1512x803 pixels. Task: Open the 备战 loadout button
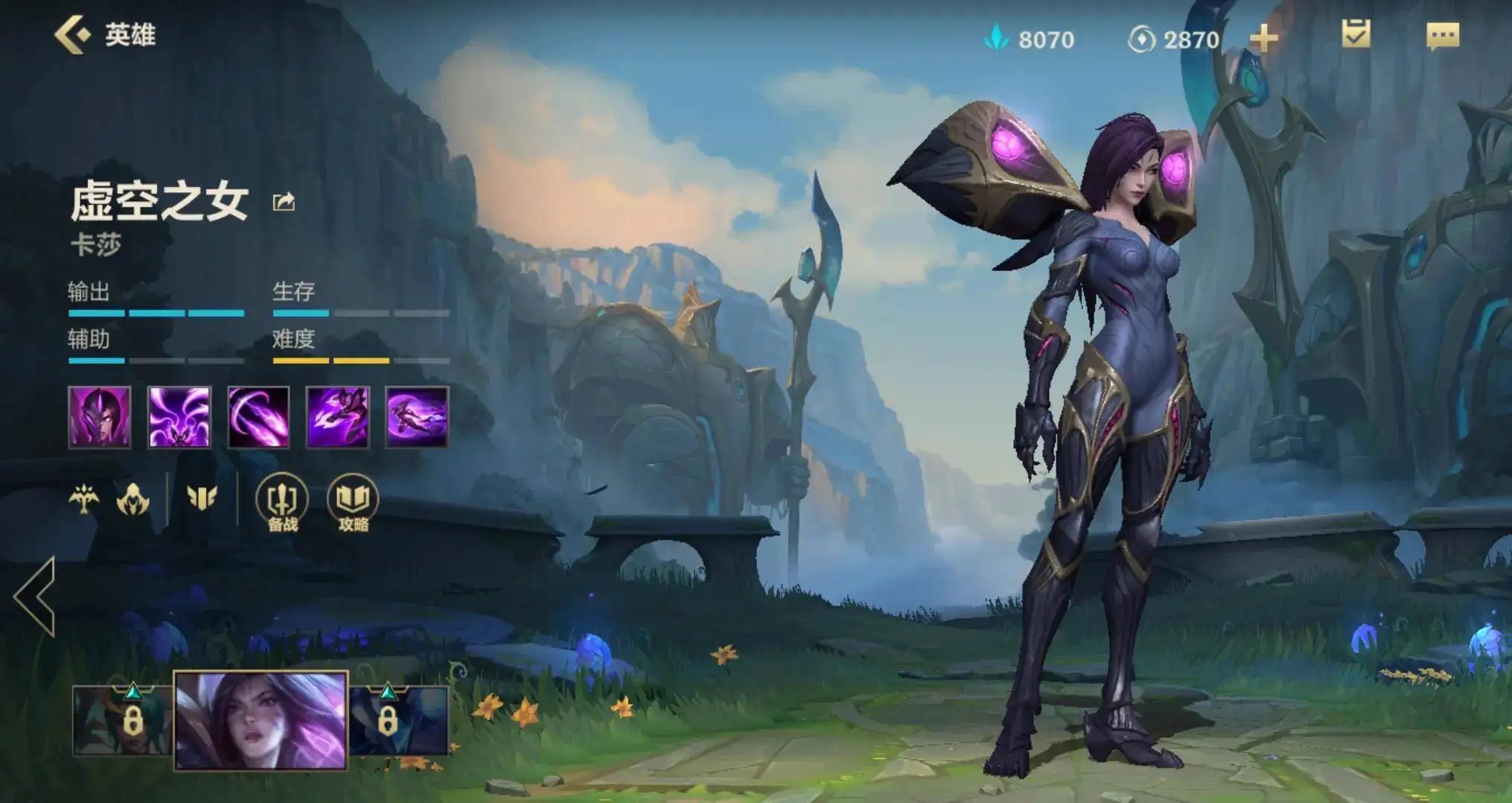(282, 503)
